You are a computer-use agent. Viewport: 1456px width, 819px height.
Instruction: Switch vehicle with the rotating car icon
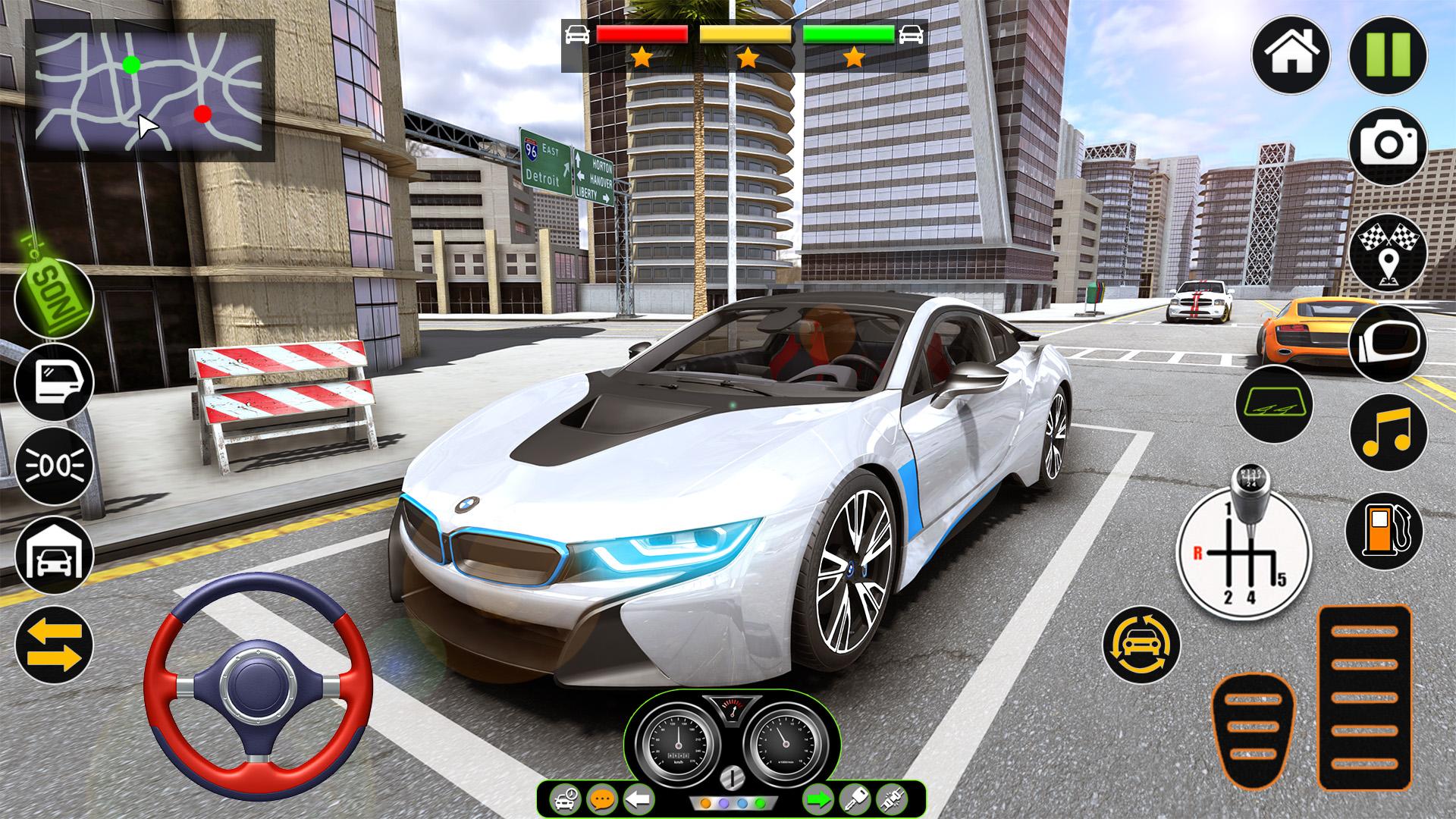tap(1141, 645)
